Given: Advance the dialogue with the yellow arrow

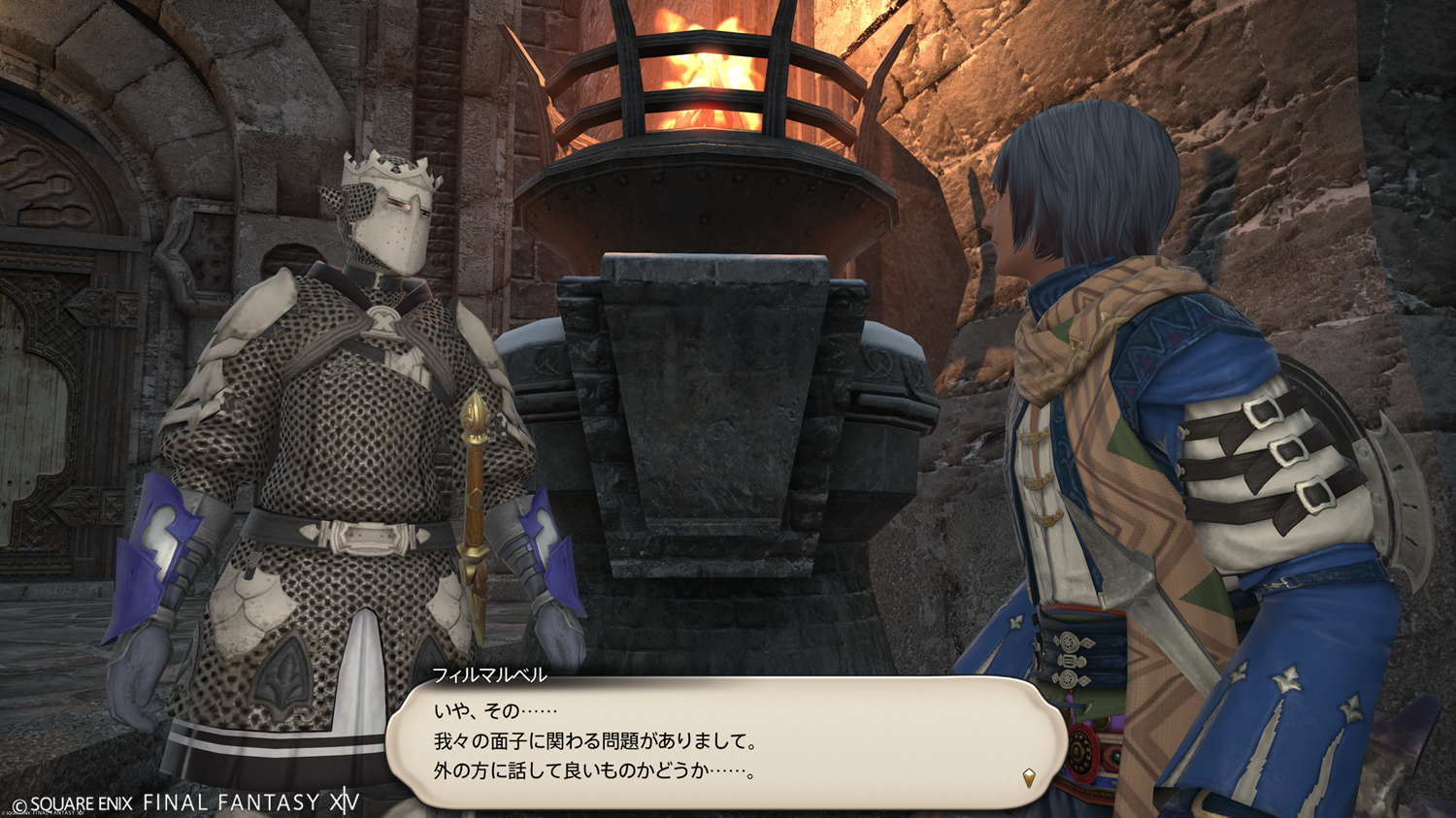Looking at the screenshot, I should coord(1029,777).
